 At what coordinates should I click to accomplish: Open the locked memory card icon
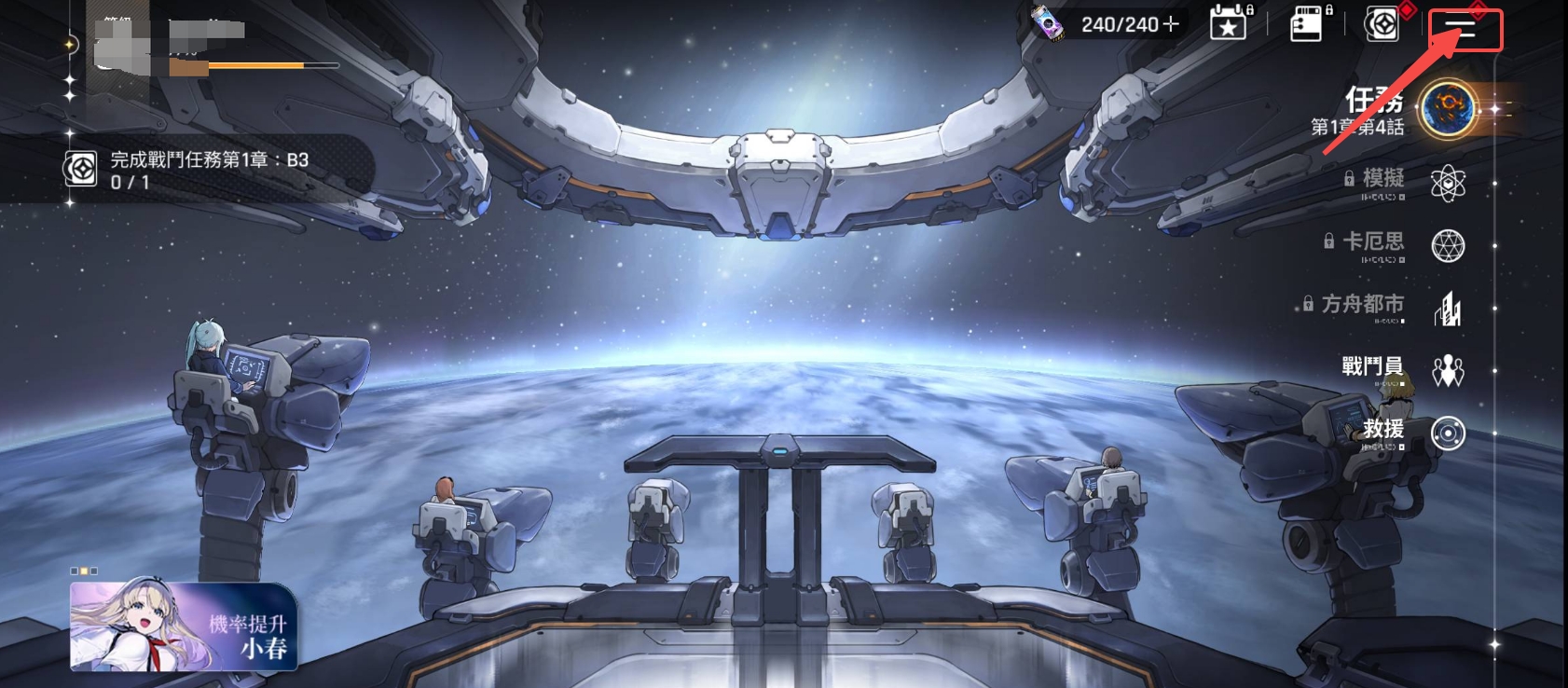1307,24
